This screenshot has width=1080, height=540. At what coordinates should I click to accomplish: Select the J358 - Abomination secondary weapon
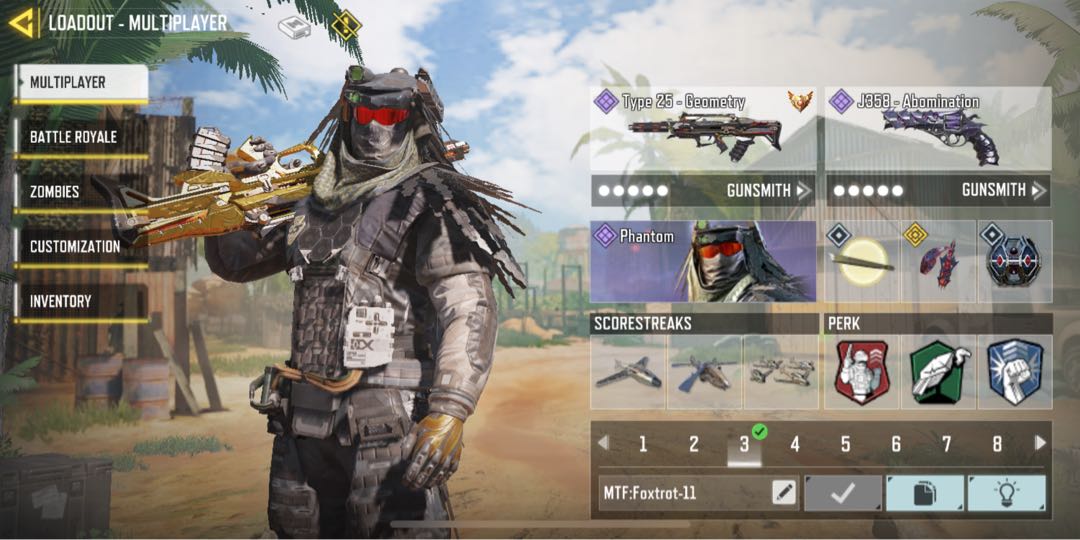pyautogui.click(x=938, y=130)
